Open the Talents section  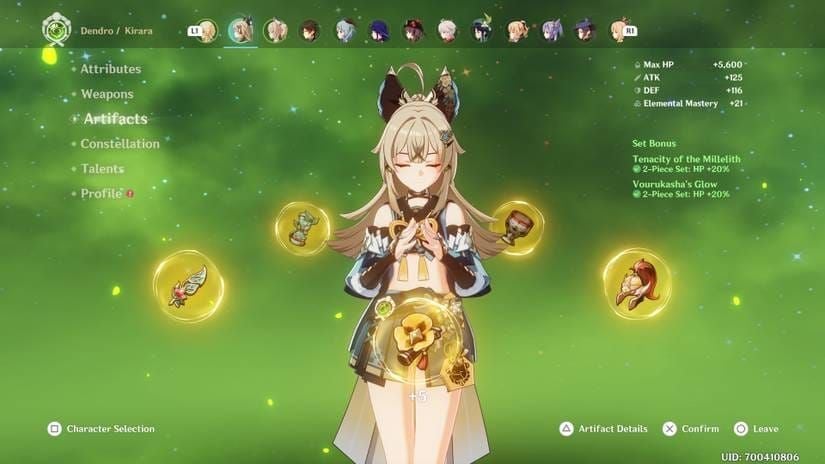click(x=102, y=169)
